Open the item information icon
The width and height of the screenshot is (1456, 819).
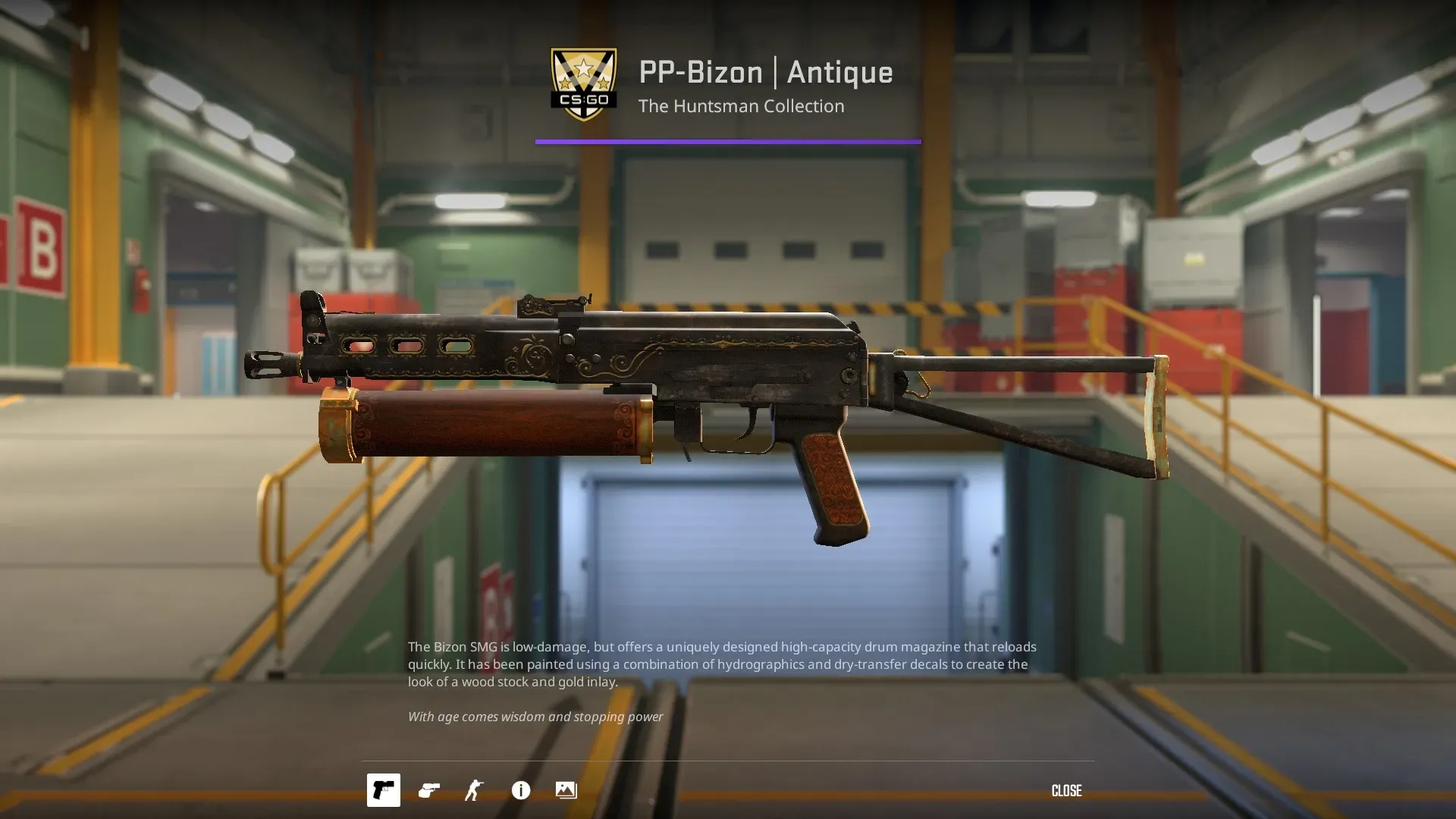pos(521,790)
